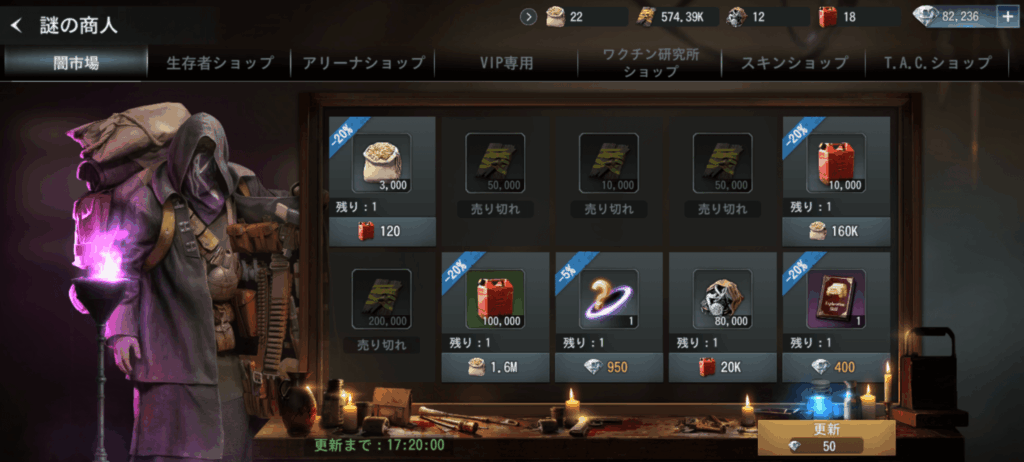
Task: Expand the resource bar arrow
Action: click(x=529, y=16)
